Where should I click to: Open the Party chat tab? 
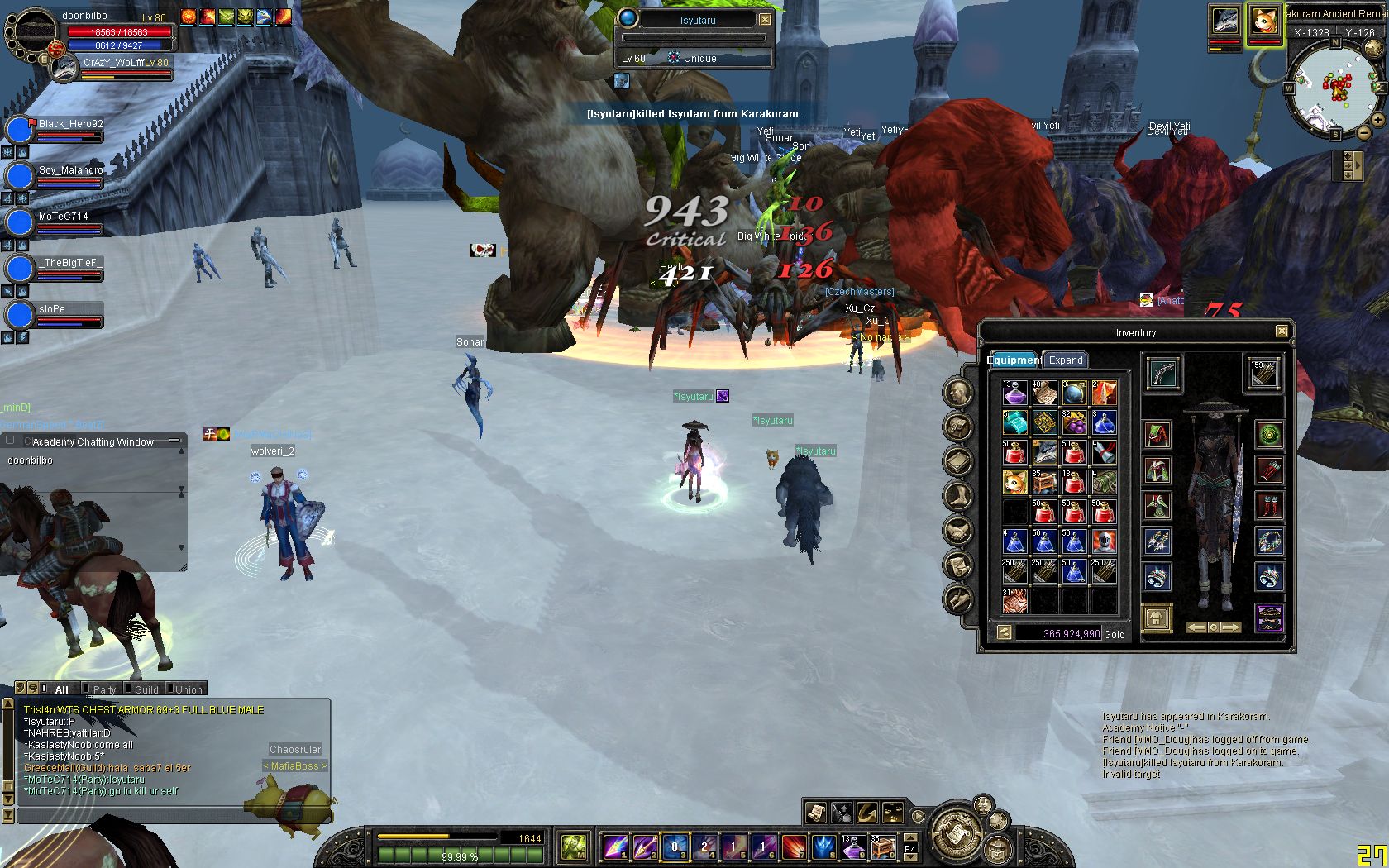(x=104, y=689)
